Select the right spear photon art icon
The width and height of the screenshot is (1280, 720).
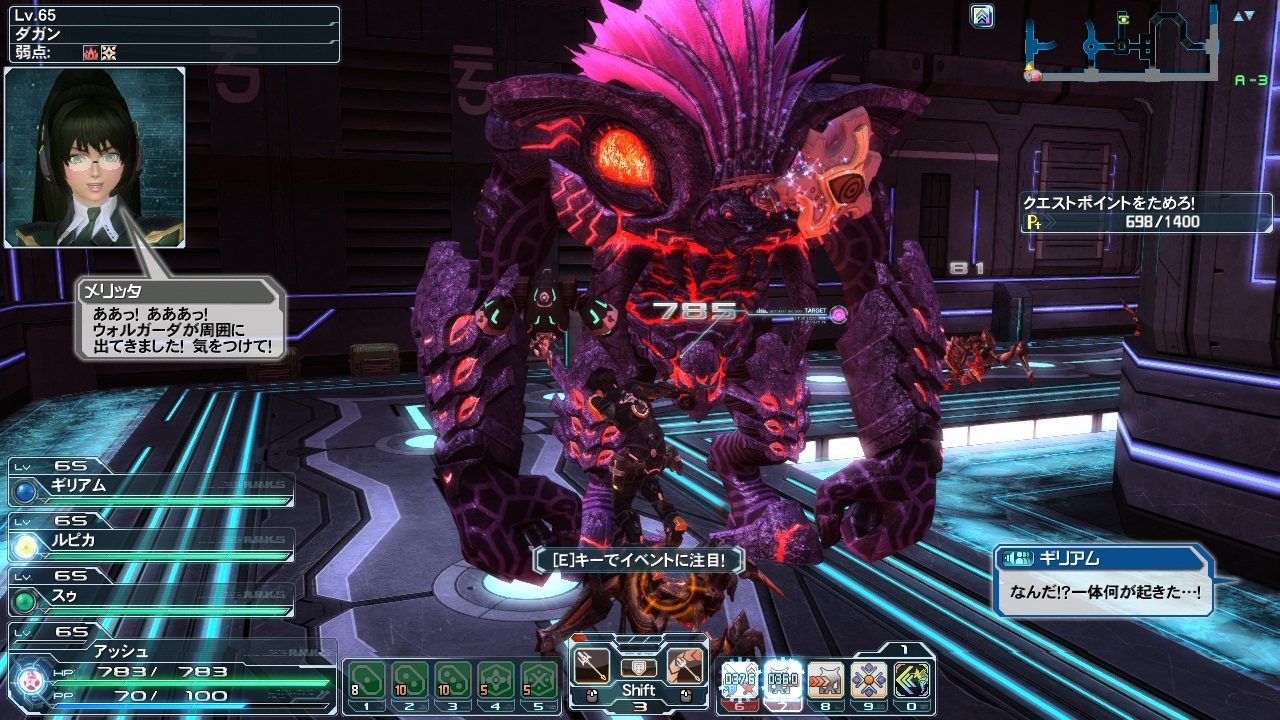[686, 665]
